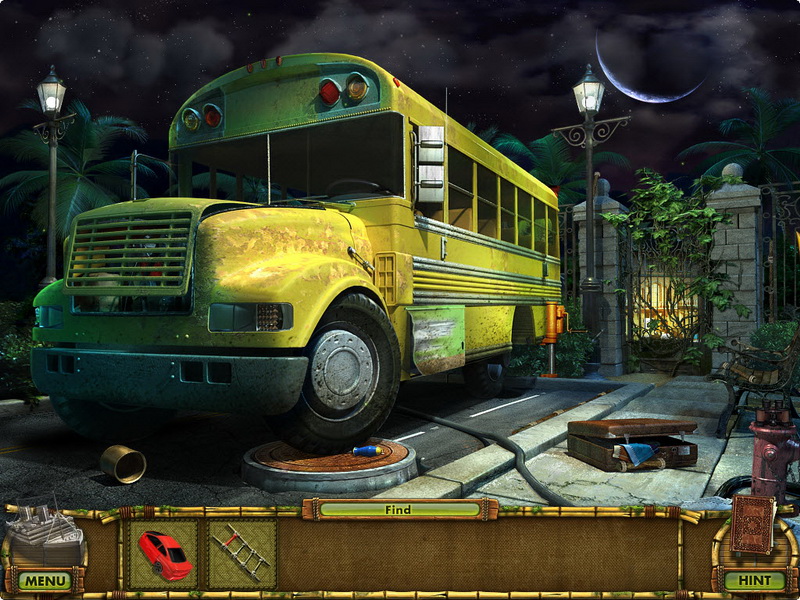Open the basket of papers icon
The height and width of the screenshot is (600, 800).
[x=43, y=535]
